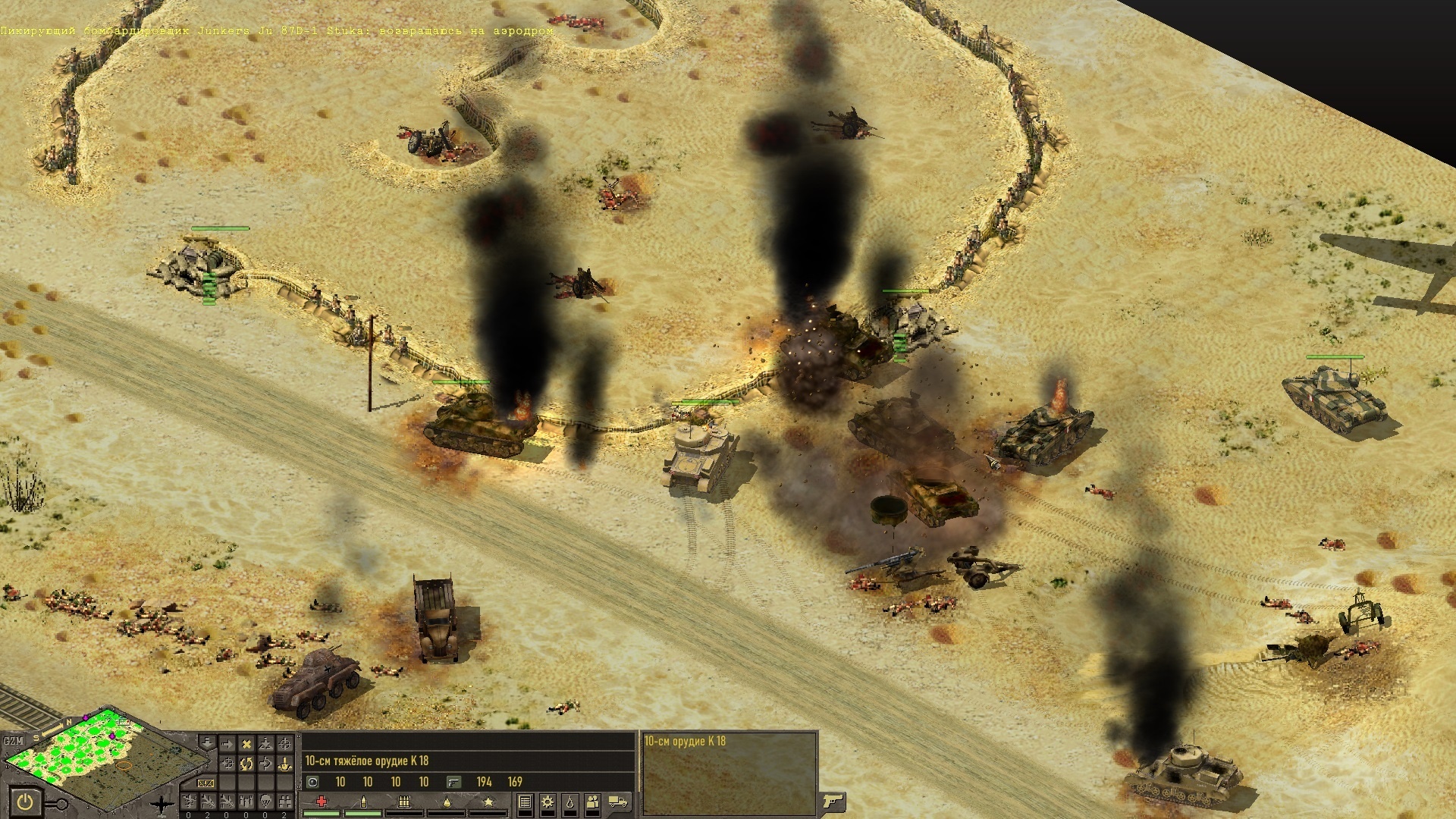Toggle the pistol weapon tab
Screen dimensions: 1456x819
pyautogui.click(x=832, y=801)
